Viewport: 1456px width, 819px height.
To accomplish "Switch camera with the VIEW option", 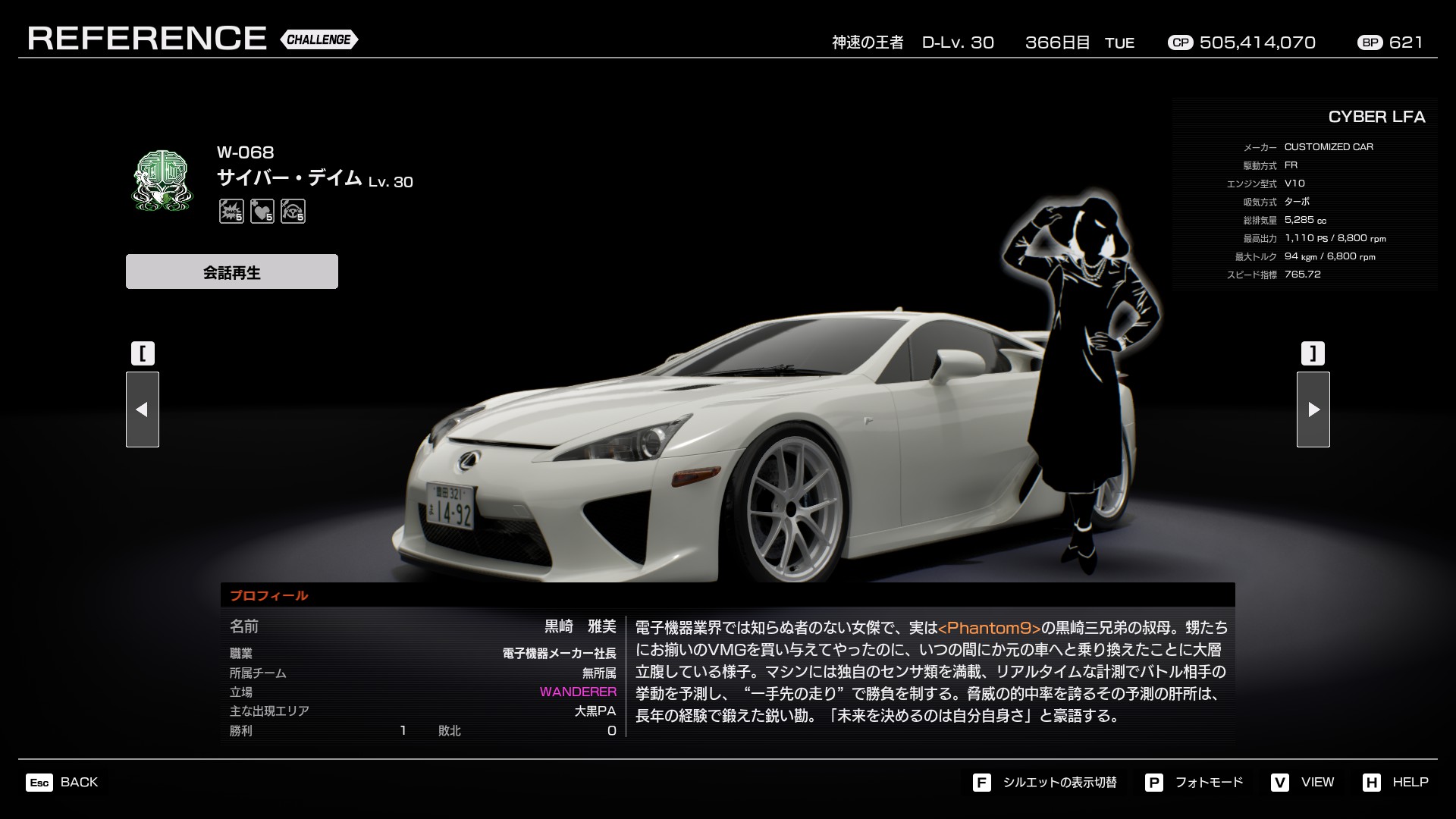I will pos(1303,782).
